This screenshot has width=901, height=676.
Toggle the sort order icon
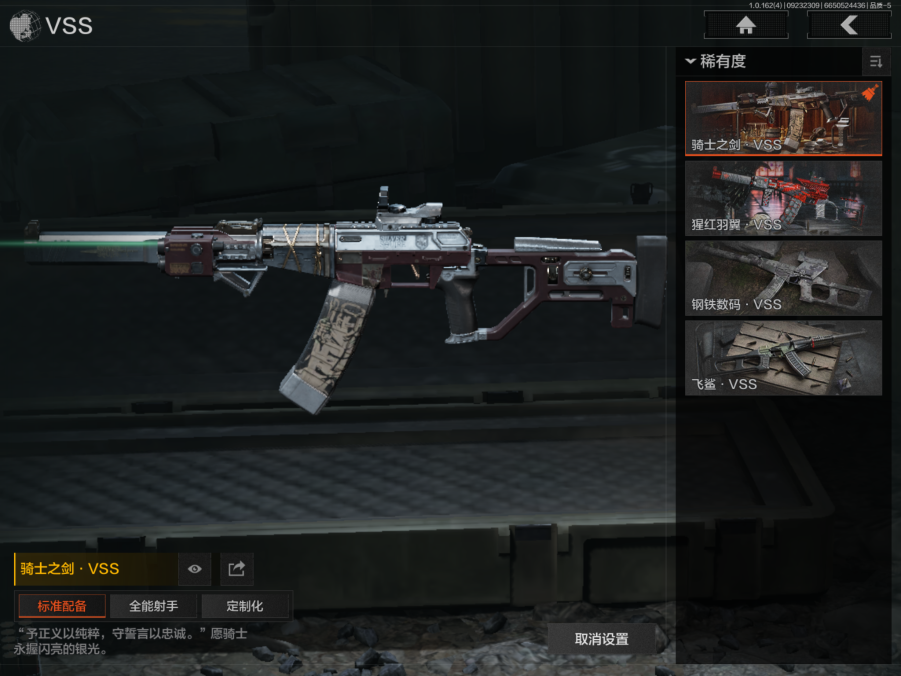pos(876,61)
